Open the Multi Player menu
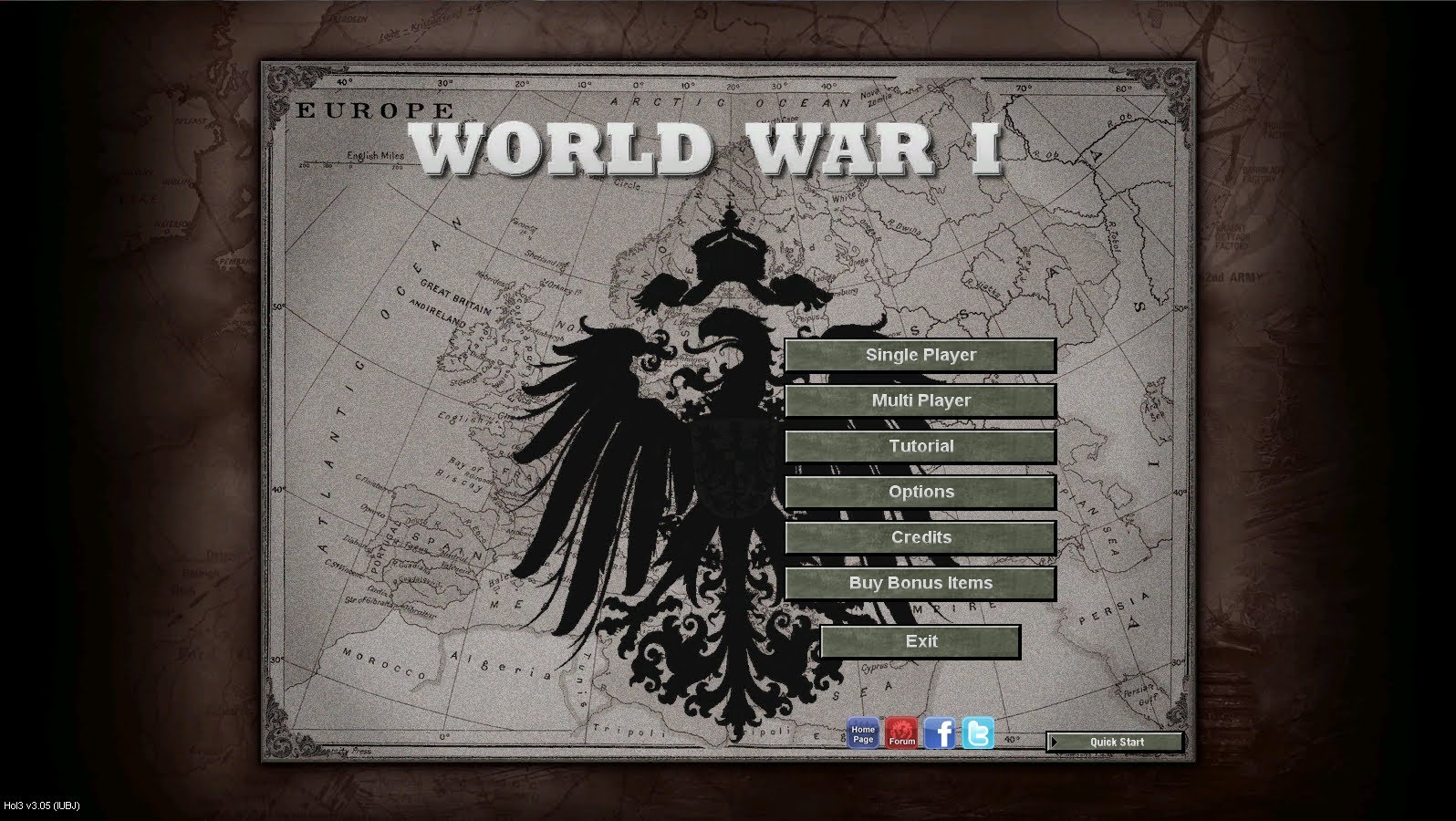Image resolution: width=1456 pixels, height=821 pixels. tap(920, 401)
